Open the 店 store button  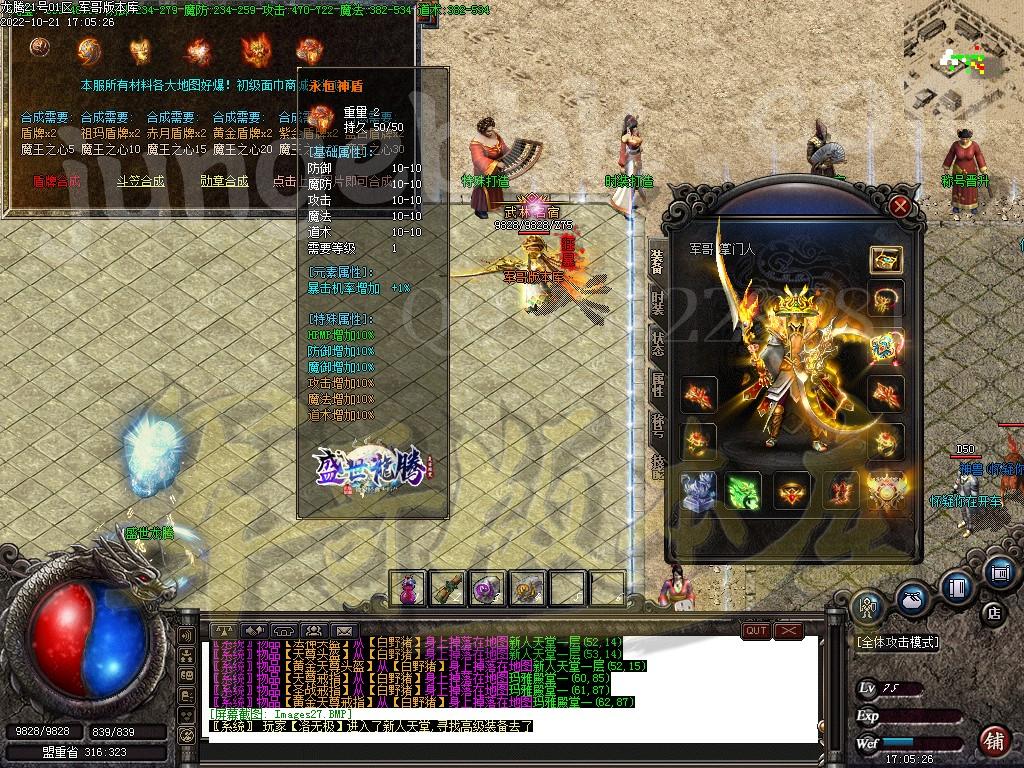tap(994, 613)
